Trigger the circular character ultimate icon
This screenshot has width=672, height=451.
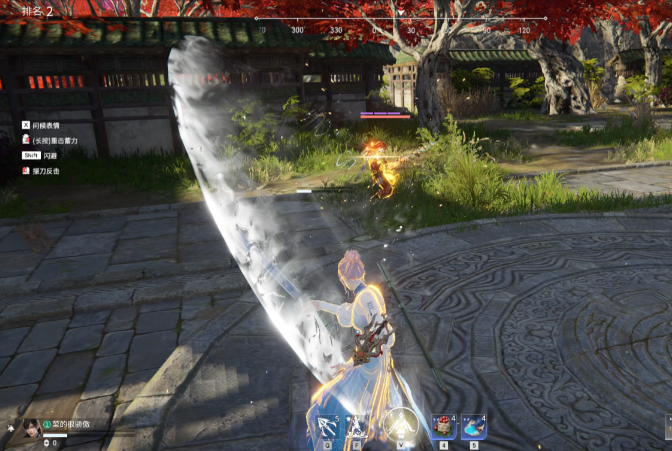[400, 424]
